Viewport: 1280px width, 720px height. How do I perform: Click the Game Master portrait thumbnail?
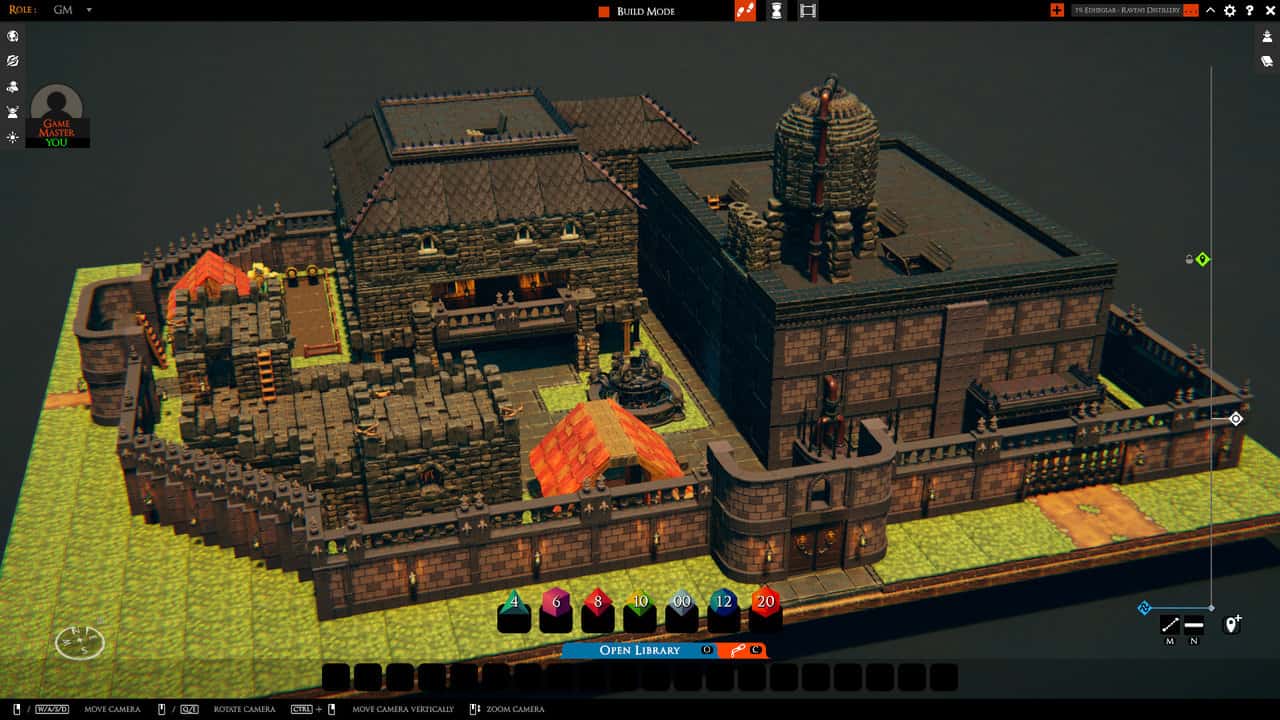56,110
